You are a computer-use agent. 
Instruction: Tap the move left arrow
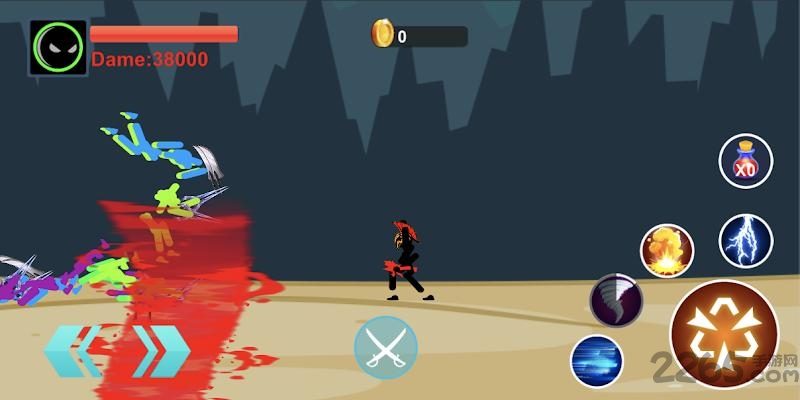click(72, 351)
